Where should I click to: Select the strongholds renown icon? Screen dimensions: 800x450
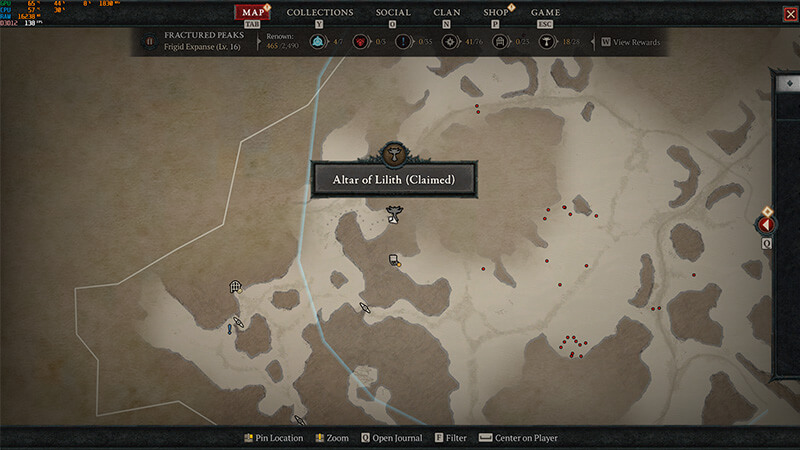pos(360,42)
